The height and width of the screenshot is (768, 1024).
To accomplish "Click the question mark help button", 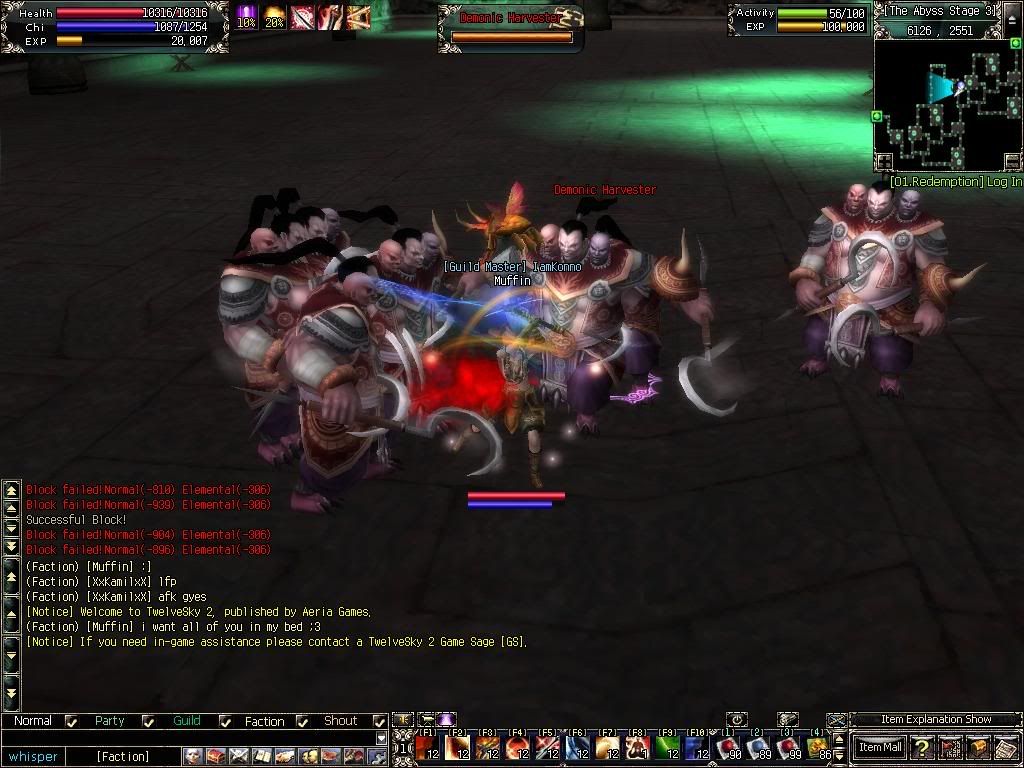I will 922,747.
